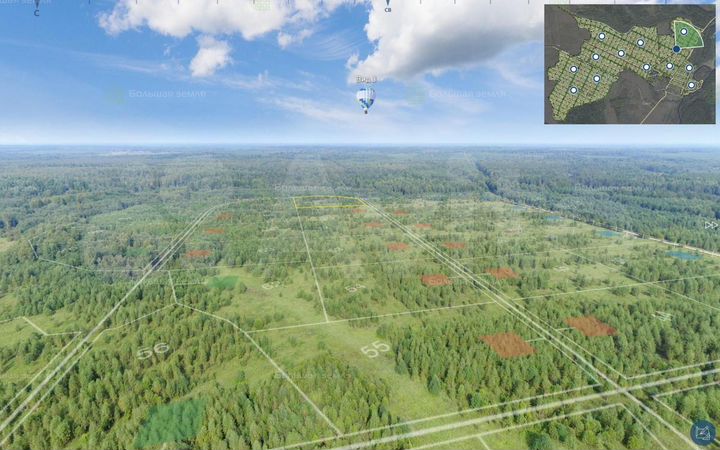Open the site plan minimap

pyautogui.click(x=630, y=64)
